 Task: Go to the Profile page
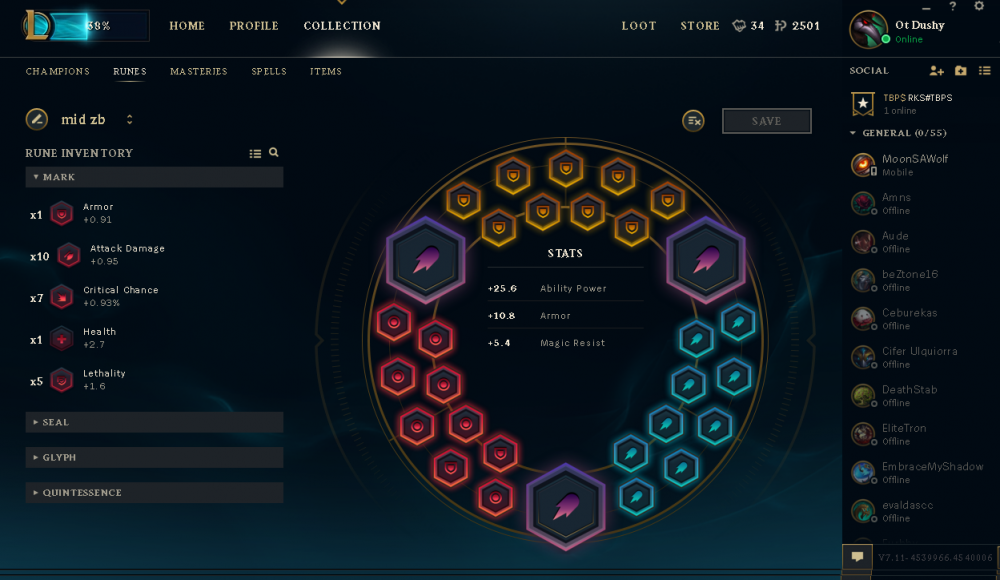tap(254, 26)
